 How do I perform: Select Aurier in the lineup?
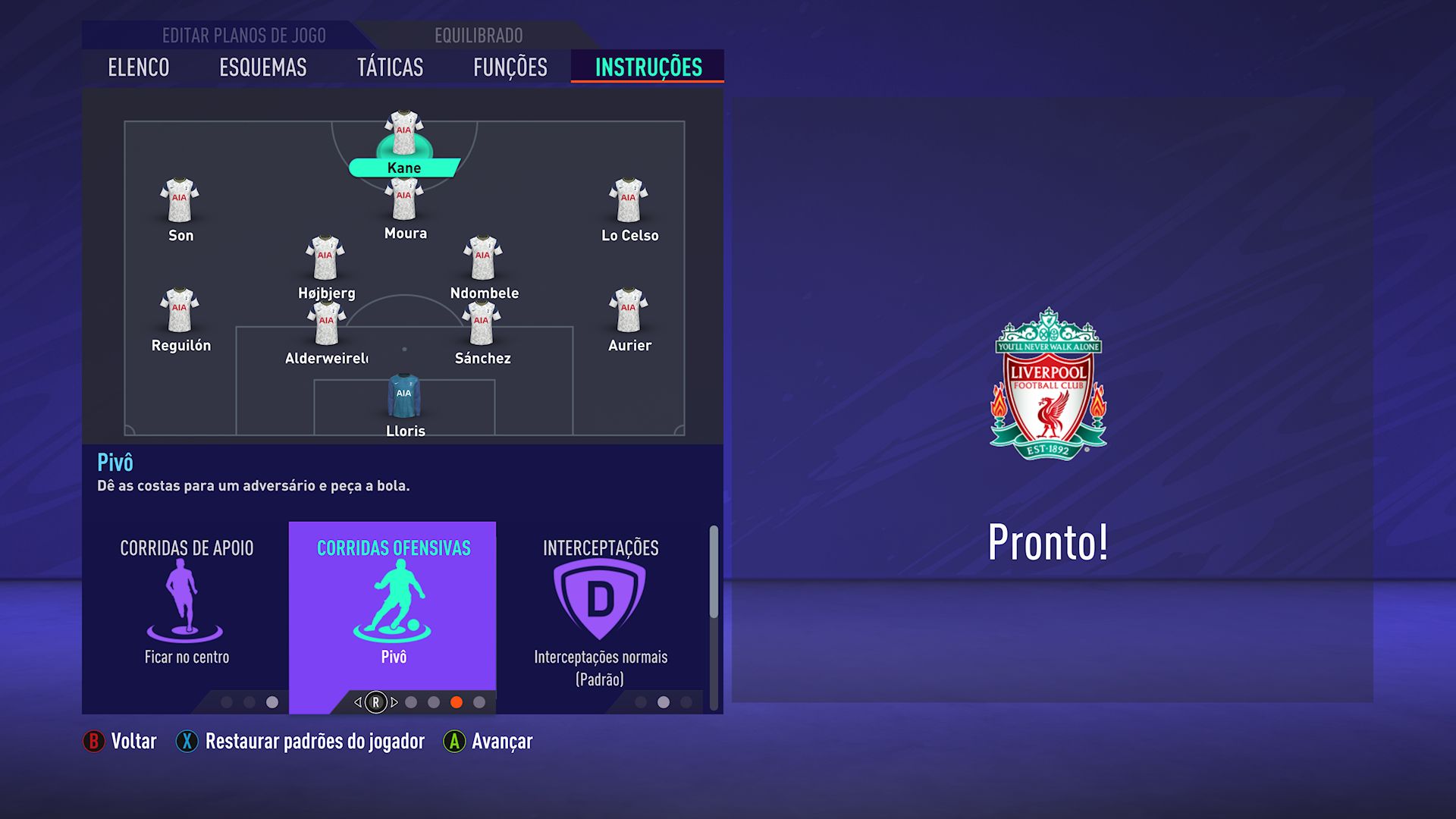point(629,311)
